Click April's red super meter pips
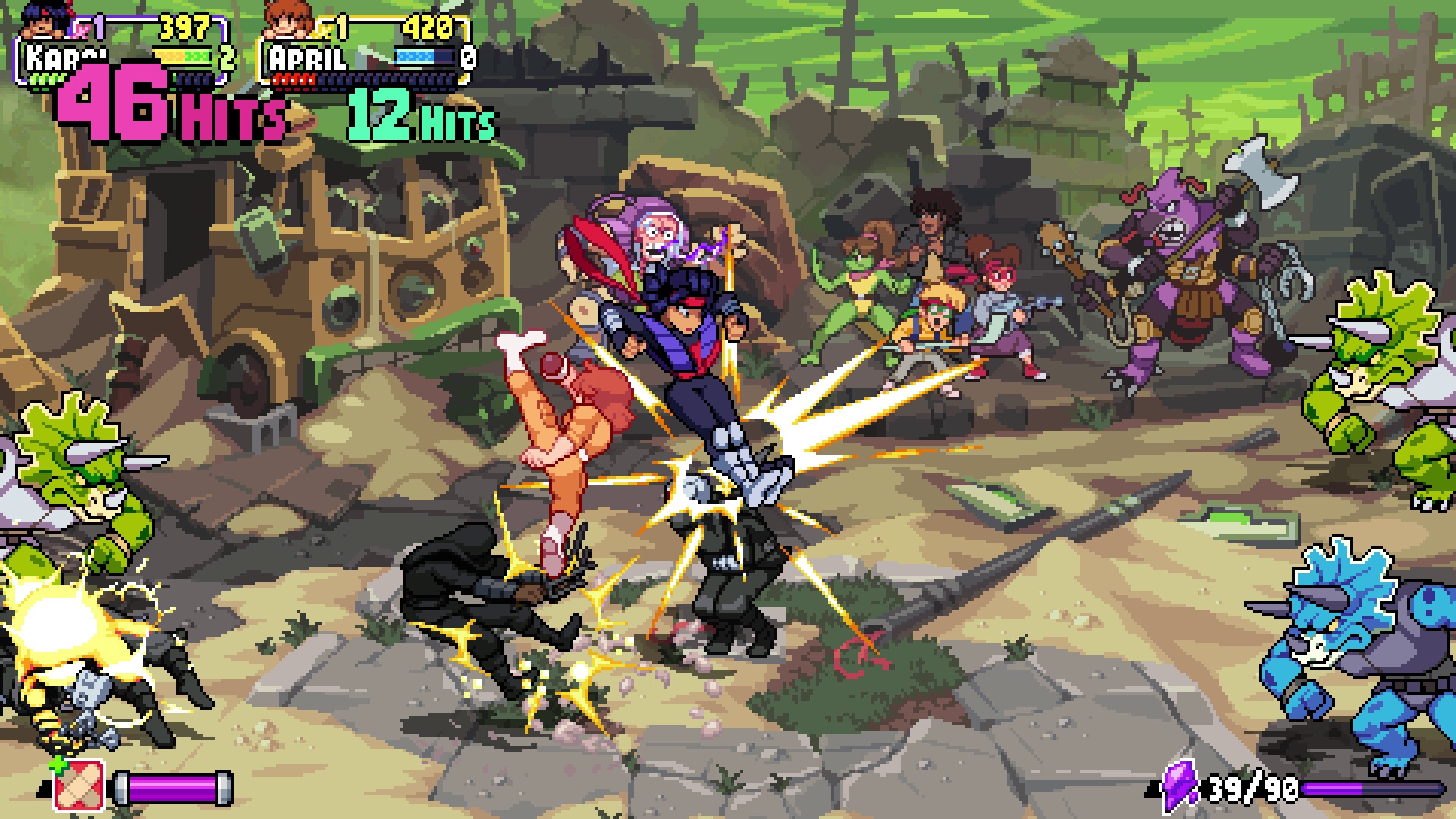The width and height of the screenshot is (1456, 819). coord(293,79)
